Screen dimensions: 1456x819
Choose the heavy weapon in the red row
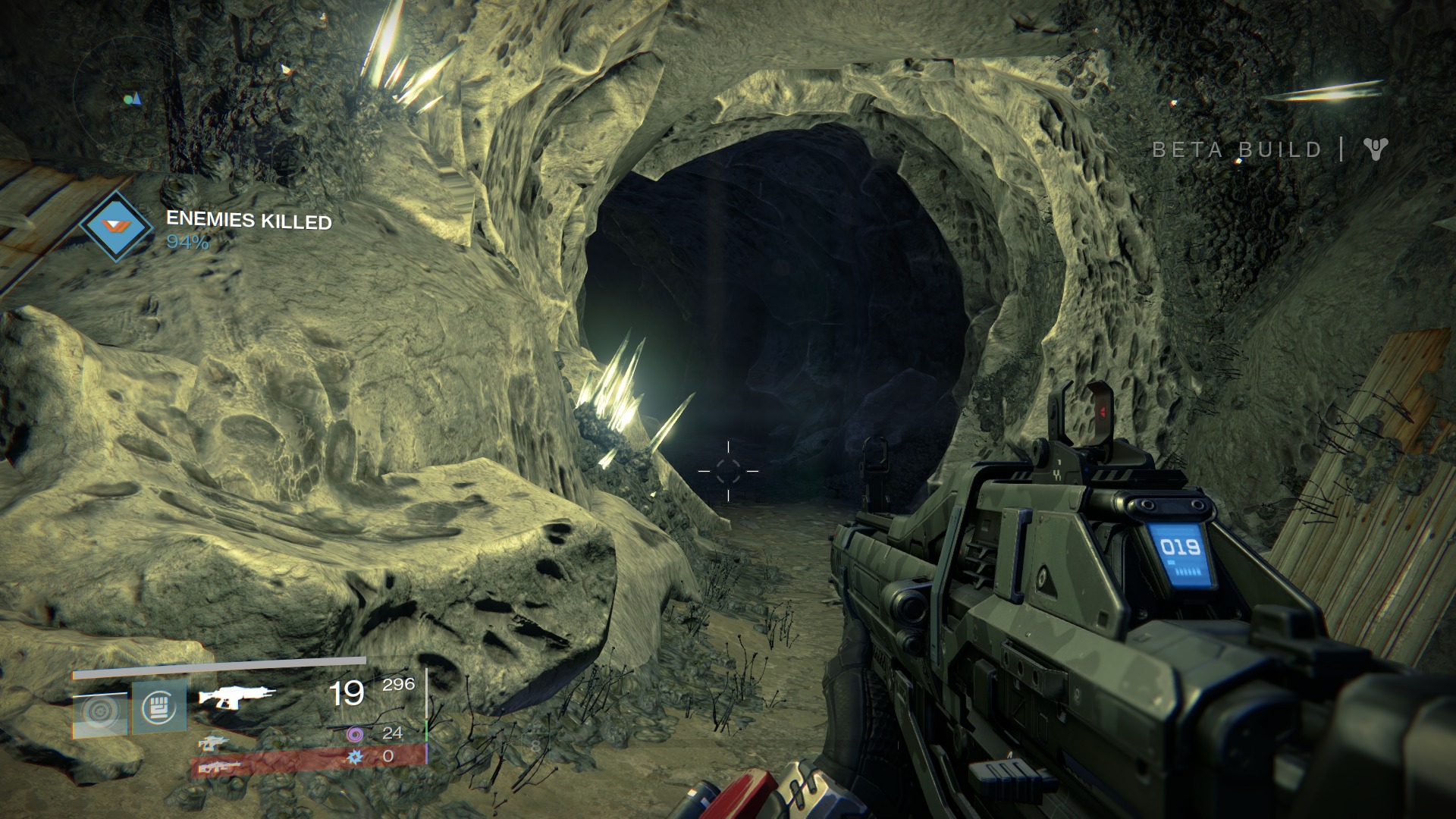tap(218, 767)
